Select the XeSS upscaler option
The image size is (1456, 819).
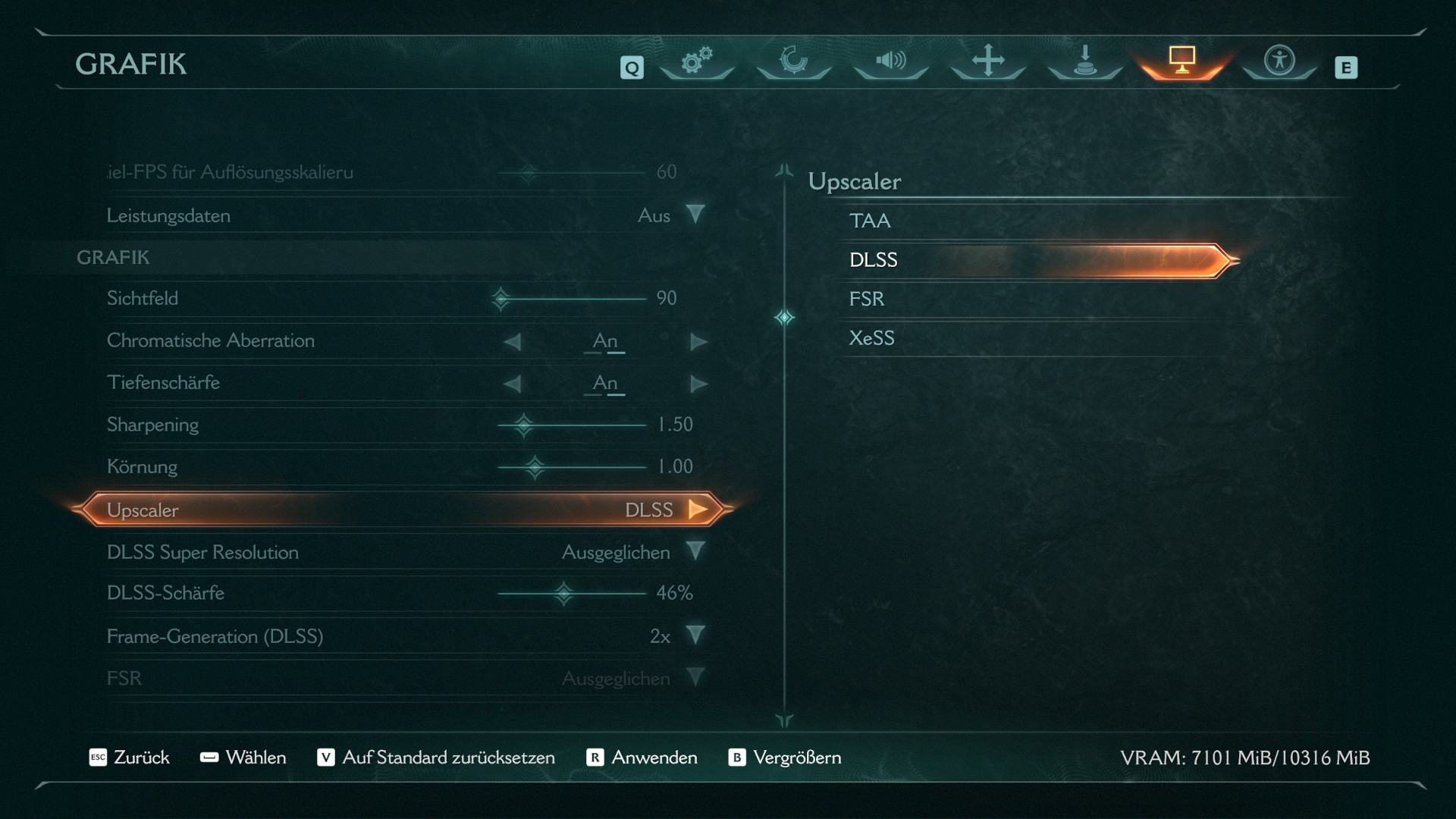click(871, 338)
